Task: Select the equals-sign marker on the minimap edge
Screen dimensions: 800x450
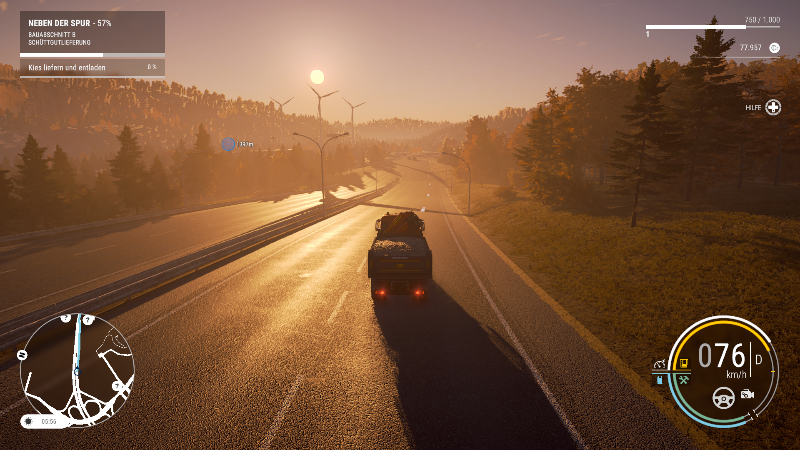Action: (22, 354)
